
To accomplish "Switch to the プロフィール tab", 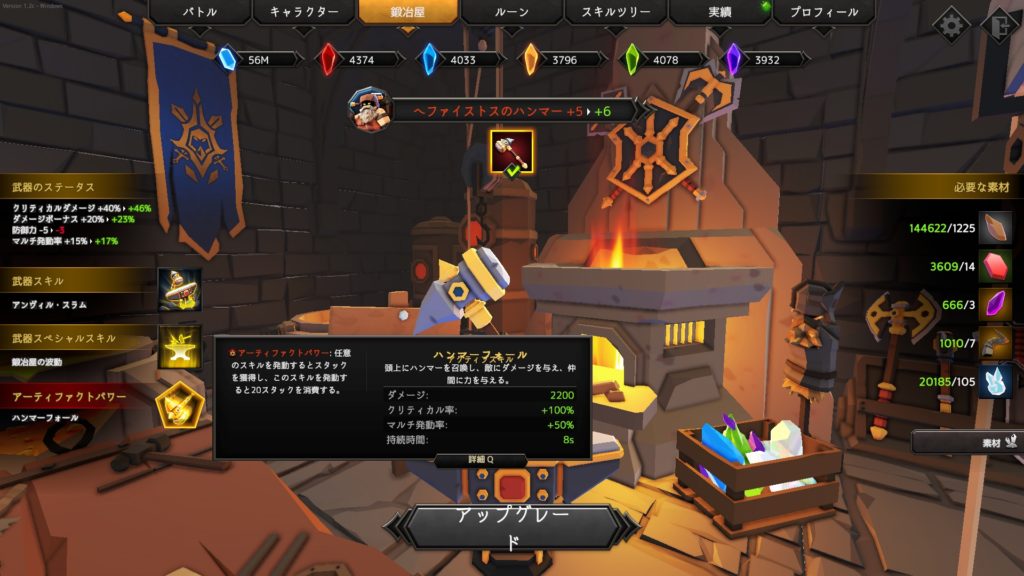I will tap(823, 13).
